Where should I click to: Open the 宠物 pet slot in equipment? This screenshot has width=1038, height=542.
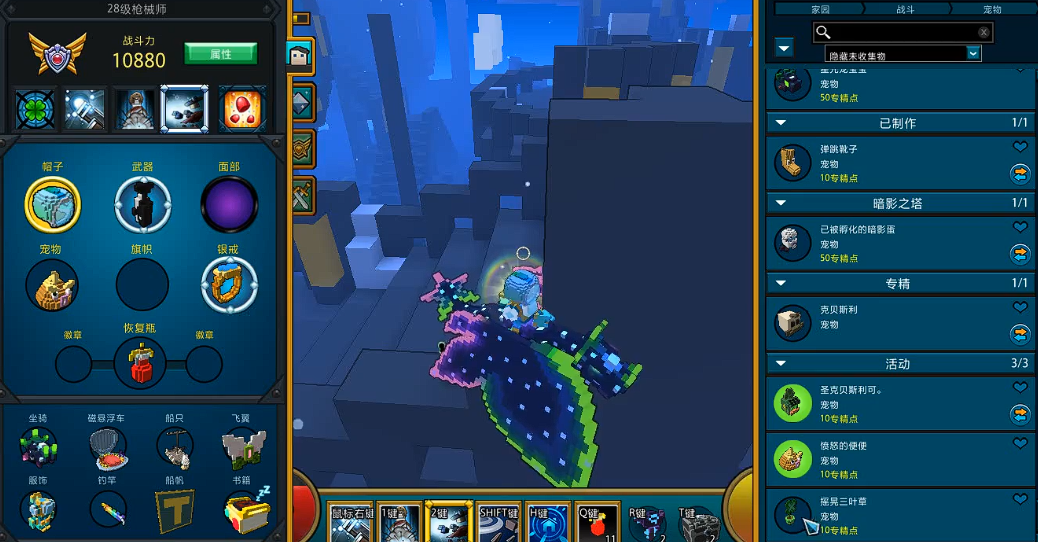tap(52, 285)
